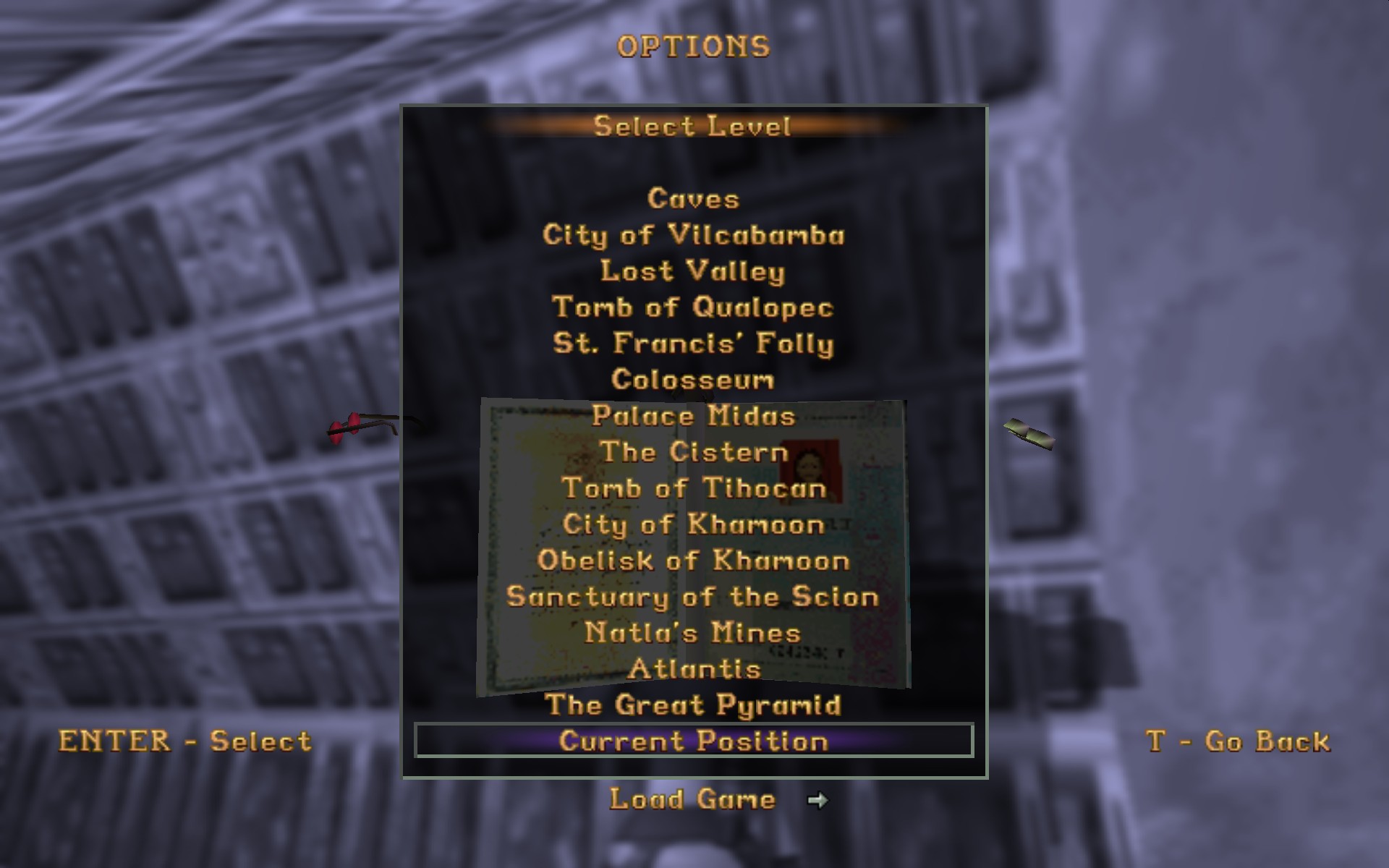This screenshot has width=1389, height=868.
Task: Click Load Game below the level box
Action: 691,799
